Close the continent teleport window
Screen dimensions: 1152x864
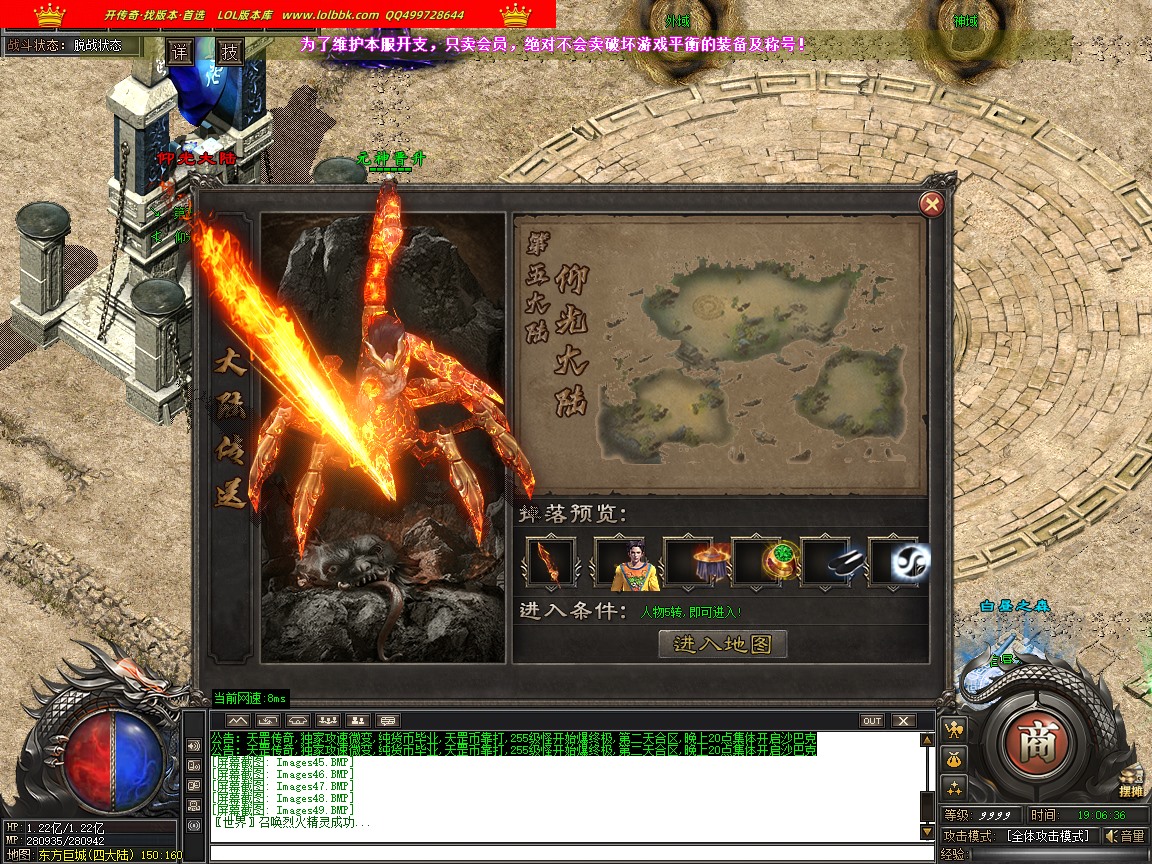[x=931, y=205]
